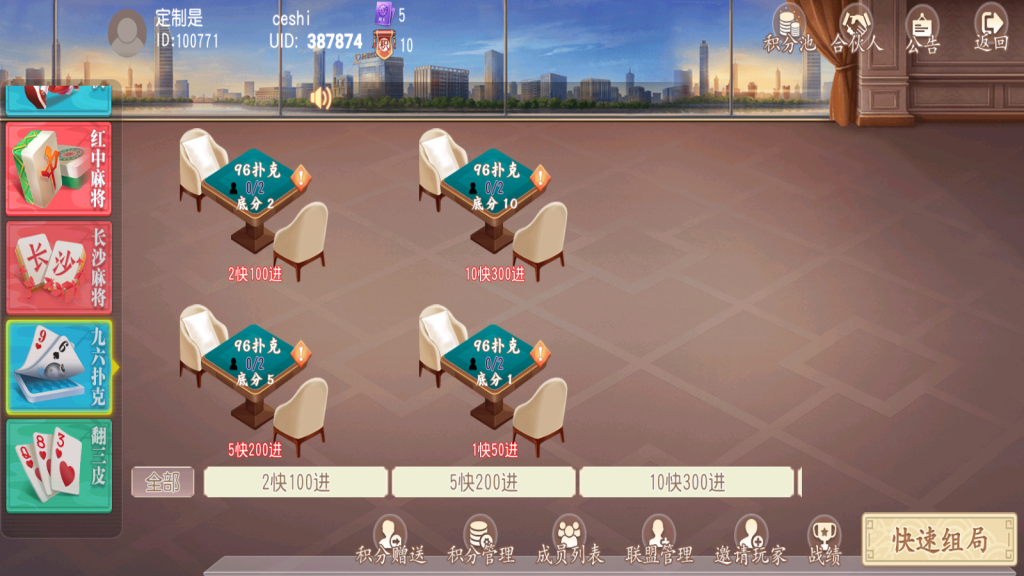
Task: View 战绩 battle records
Action: pos(824,540)
